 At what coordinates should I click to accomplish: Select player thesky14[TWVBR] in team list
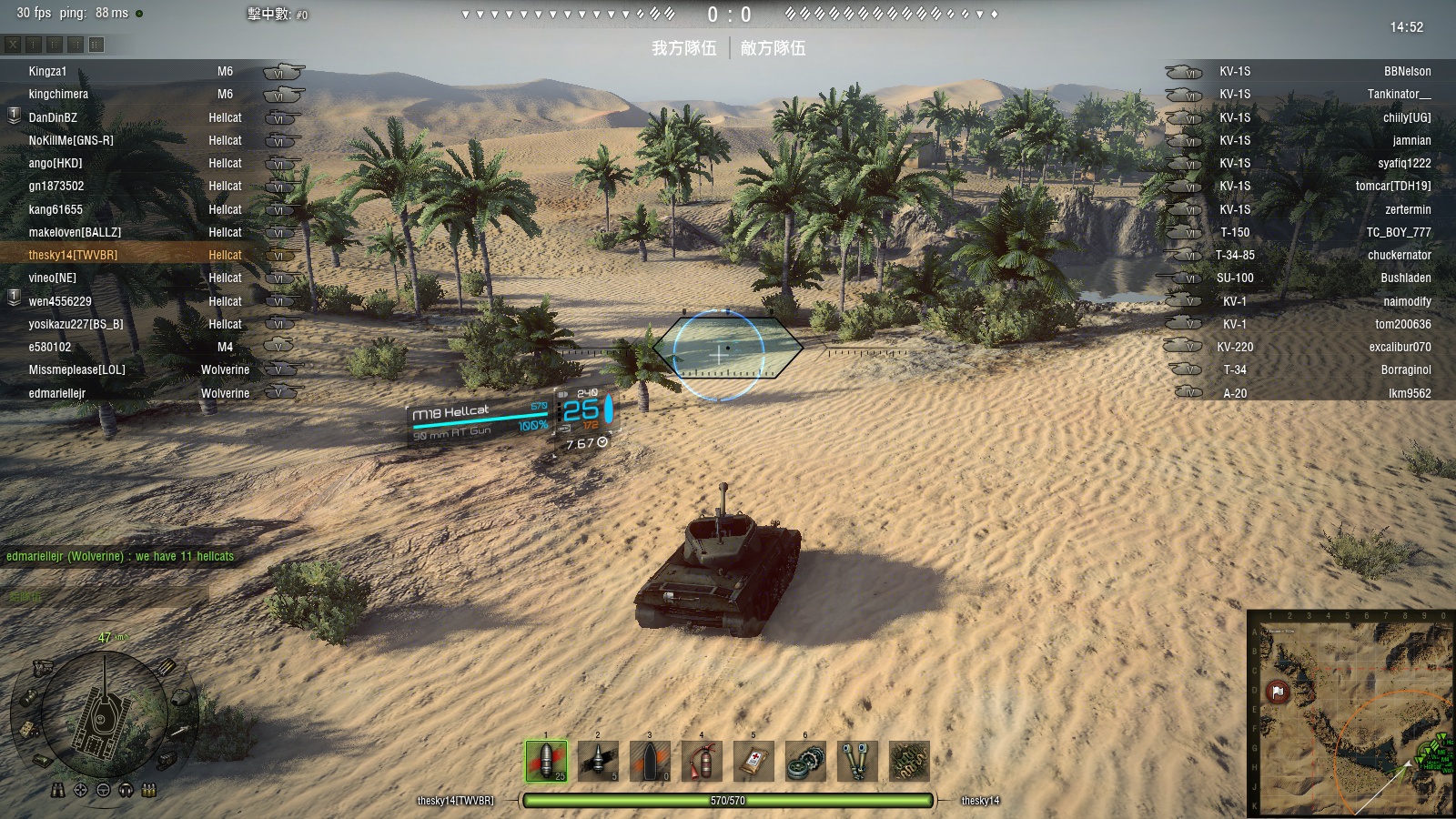coord(73,256)
